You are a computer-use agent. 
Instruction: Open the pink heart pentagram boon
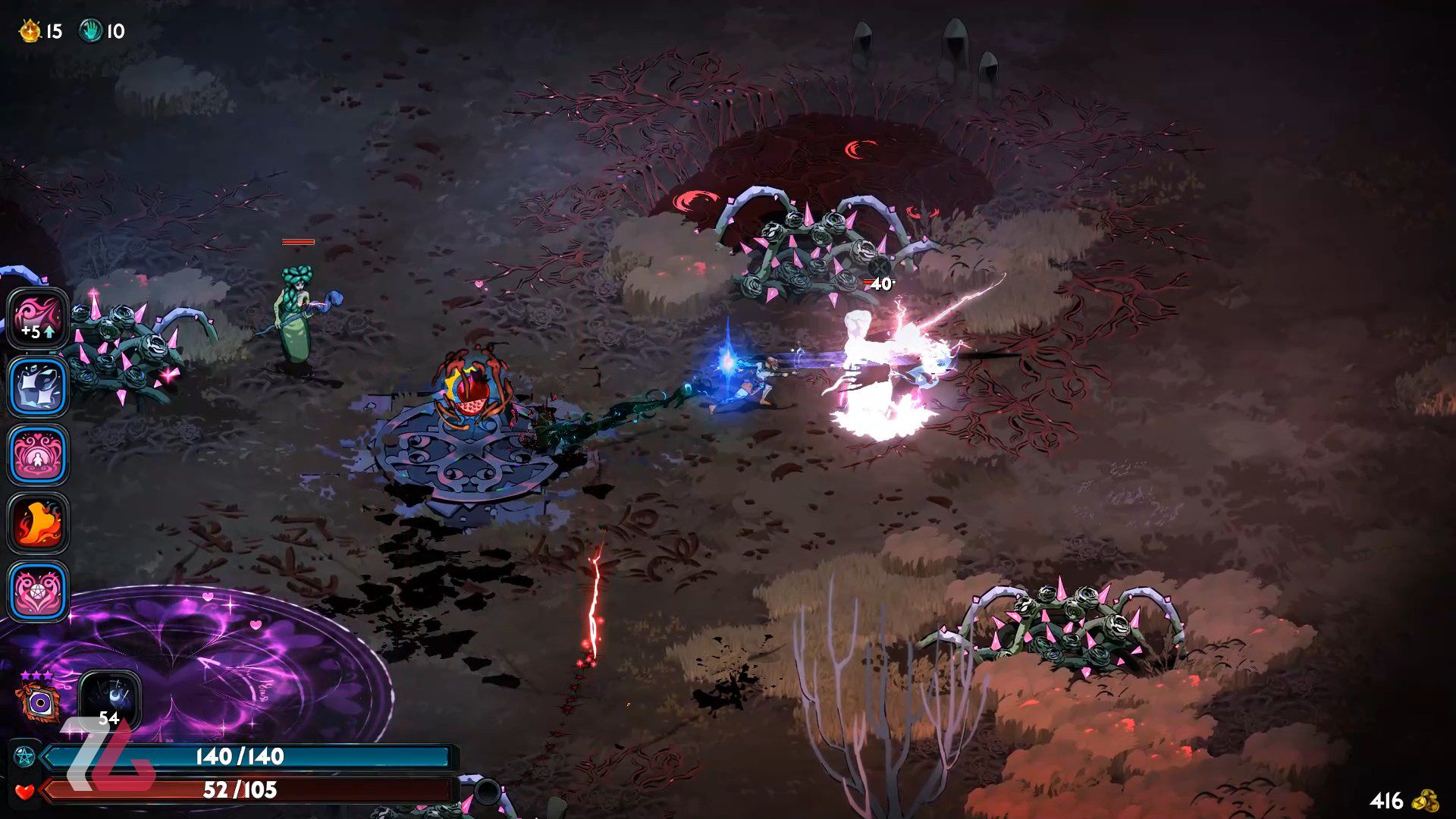(38, 591)
